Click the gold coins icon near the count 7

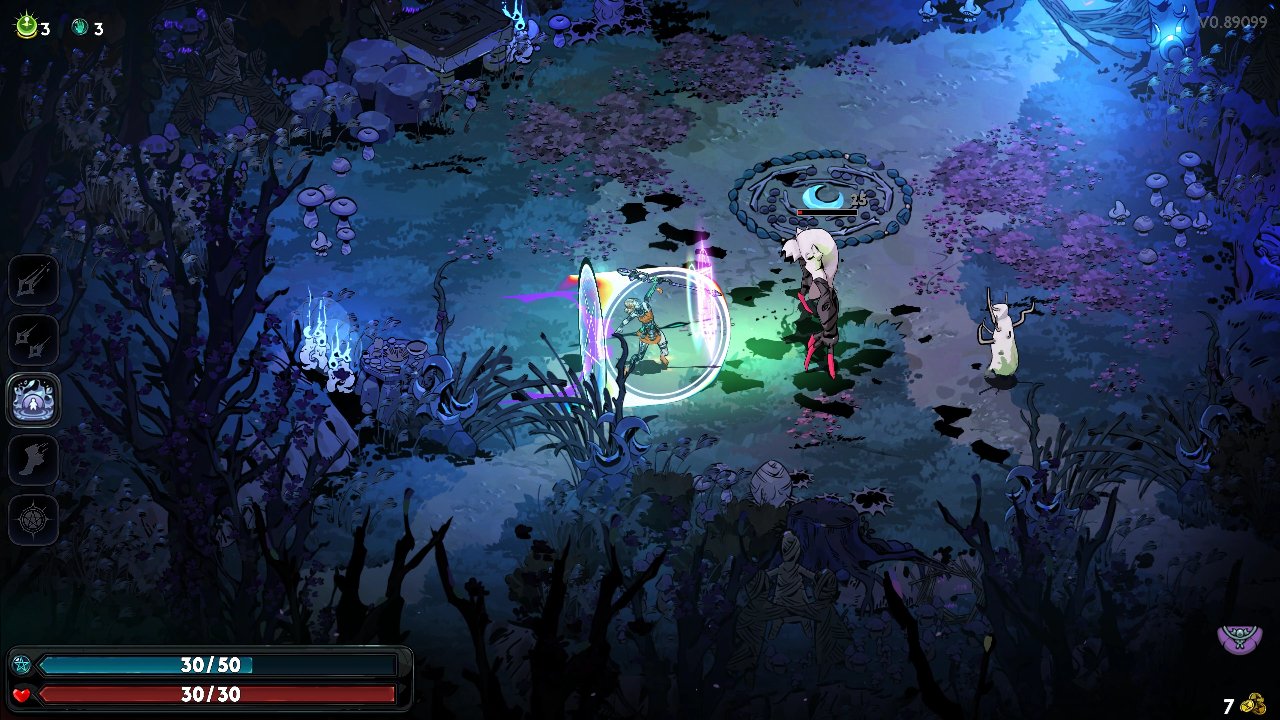(1254, 700)
